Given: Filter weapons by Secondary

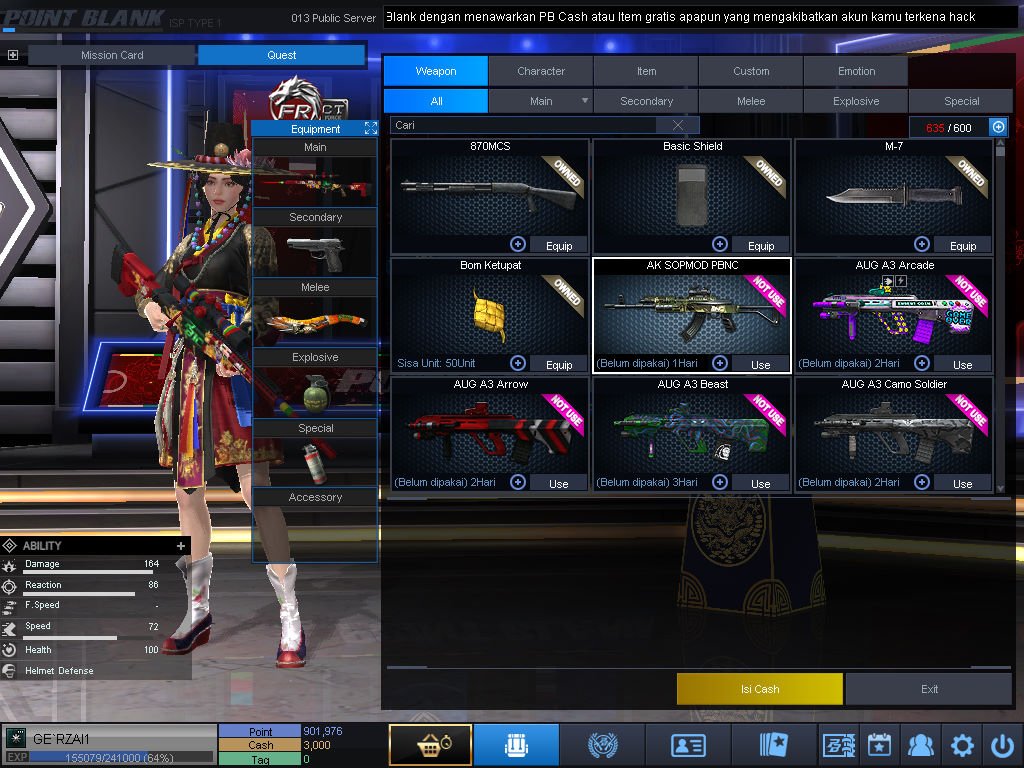Looking at the screenshot, I should pyautogui.click(x=646, y=101).
